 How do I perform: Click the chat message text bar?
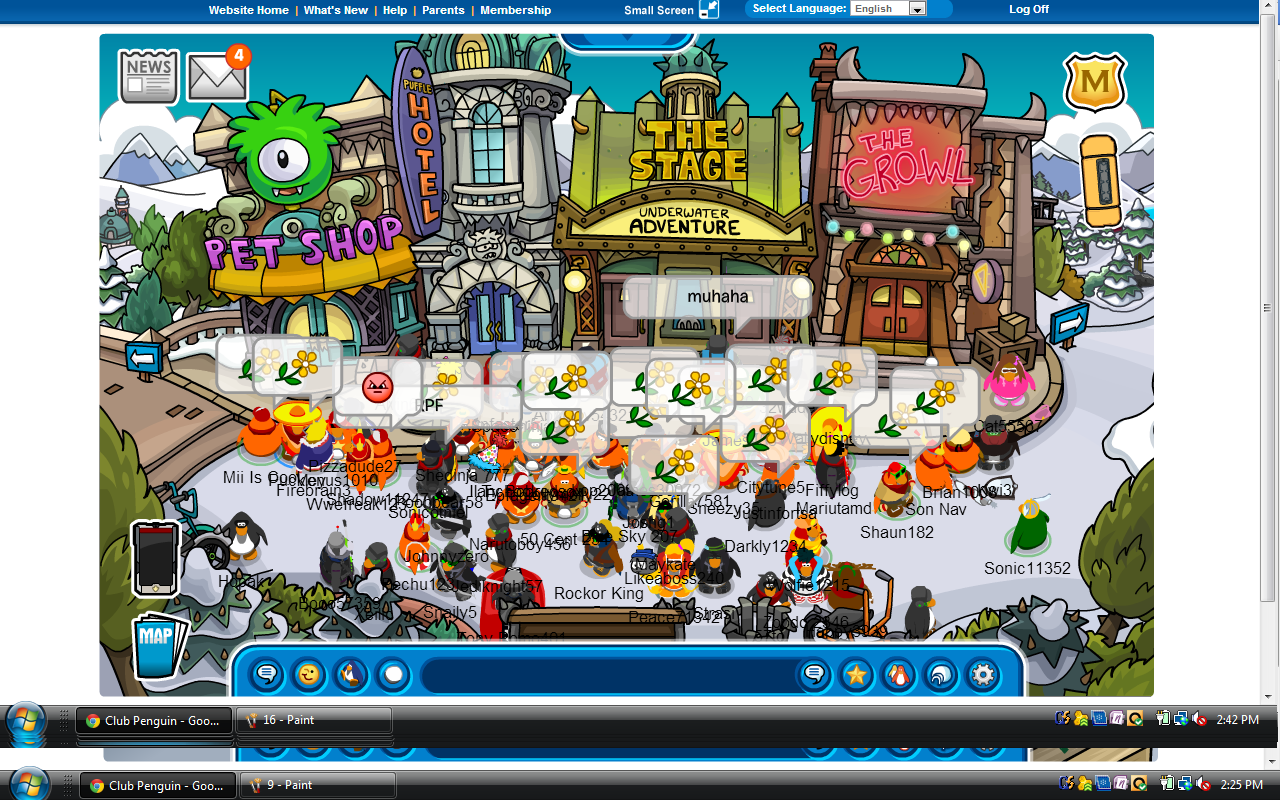pos(605,675)
